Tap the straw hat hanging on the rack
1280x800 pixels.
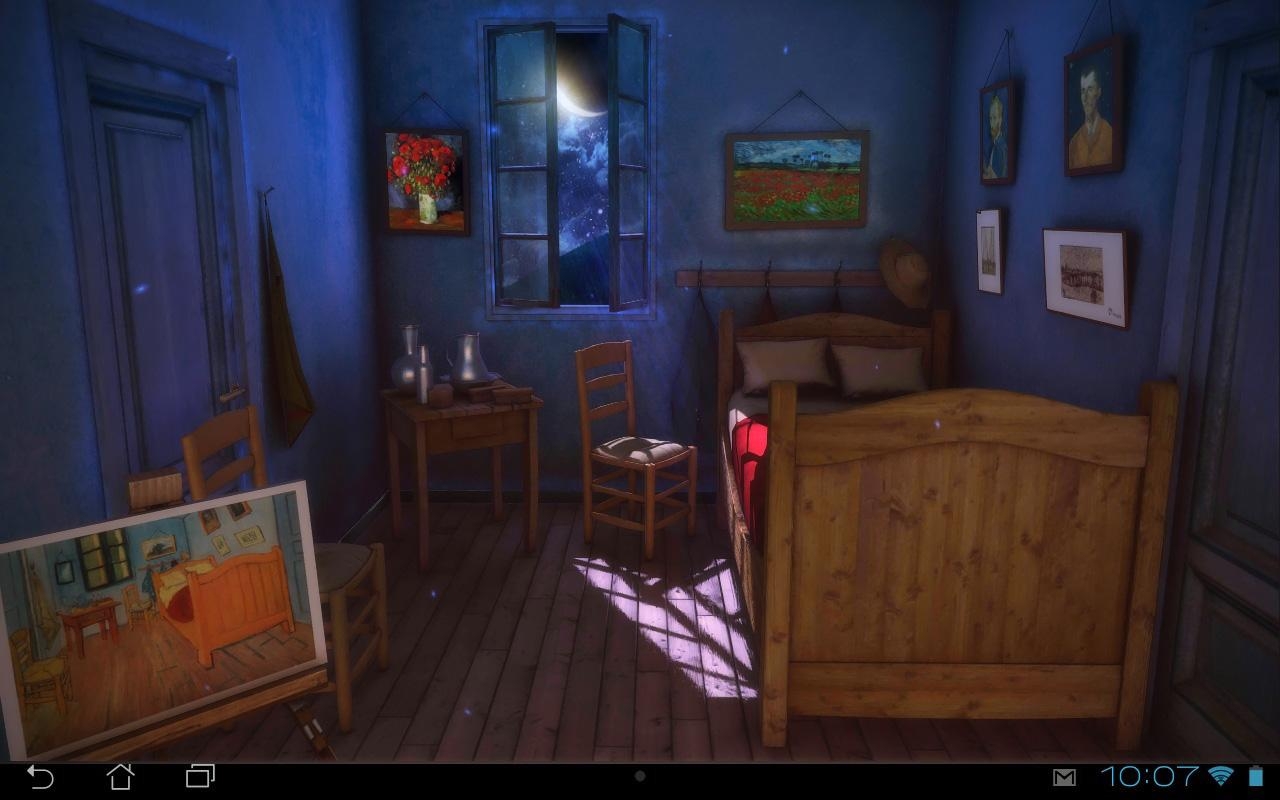(905, 270)
